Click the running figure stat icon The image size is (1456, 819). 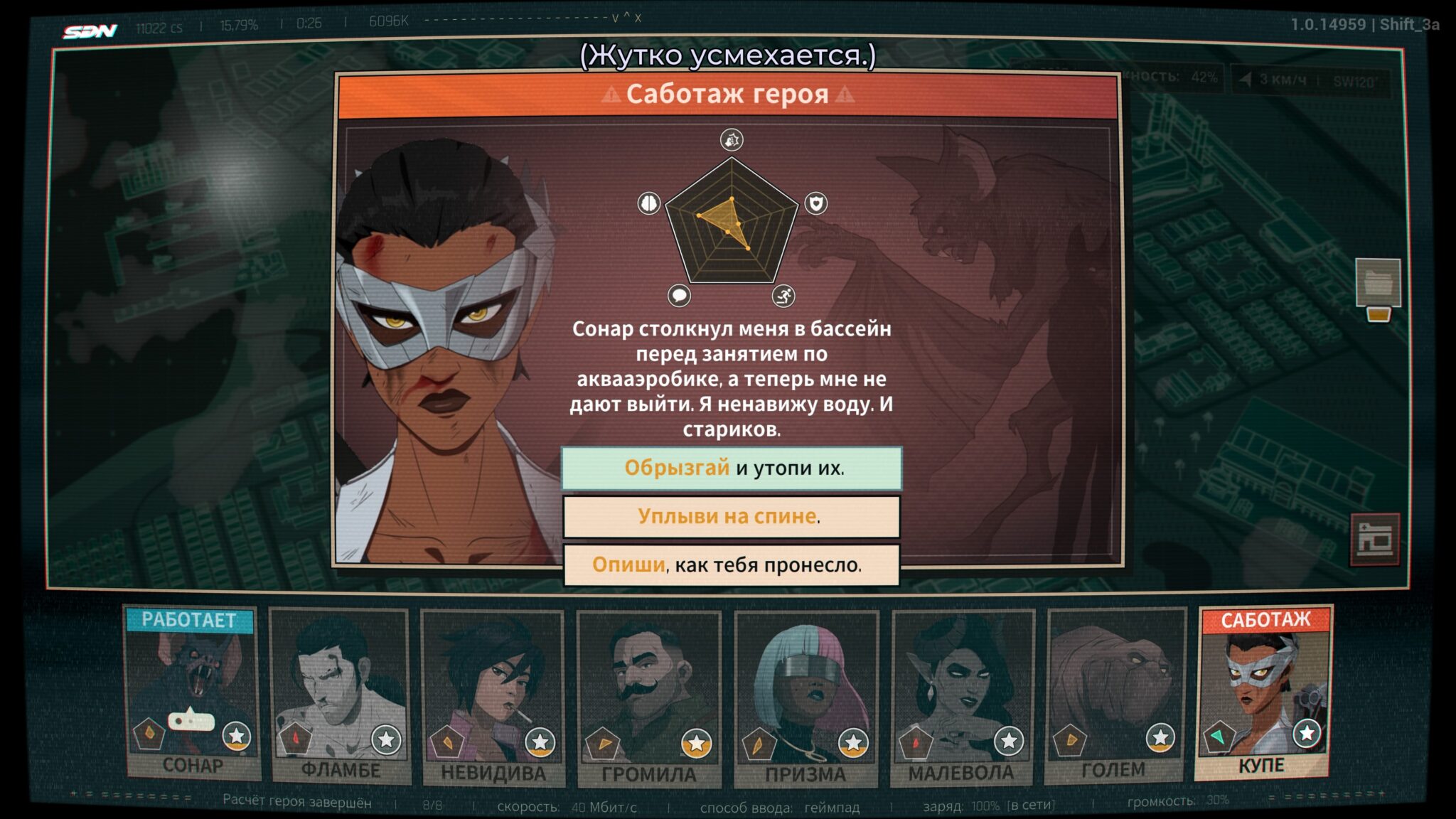783,295
